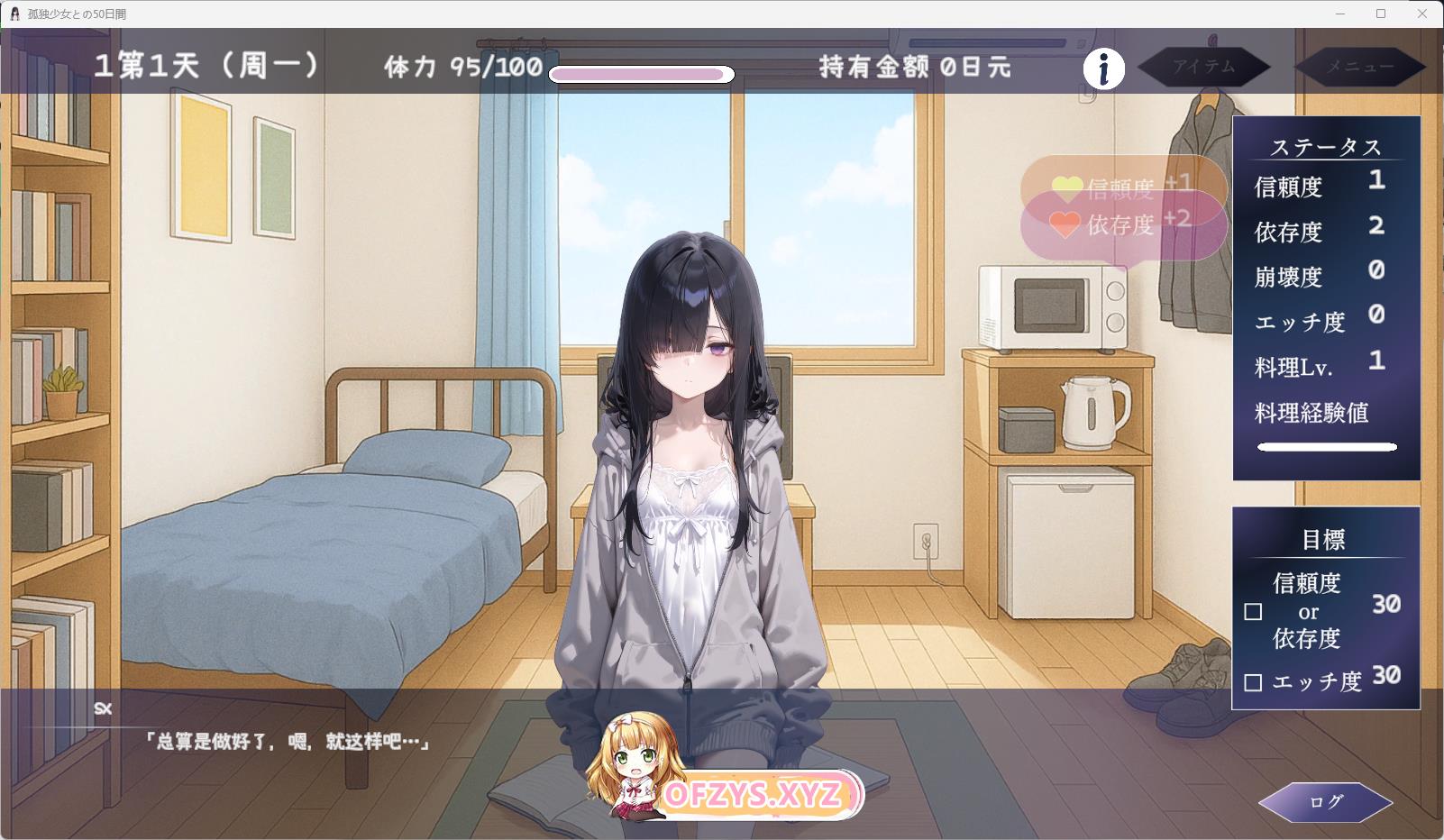The height and width of the screenshot is (840, 1444).
Task: Close the game window
Action: pyautogui.click(x=1422, y=14)
